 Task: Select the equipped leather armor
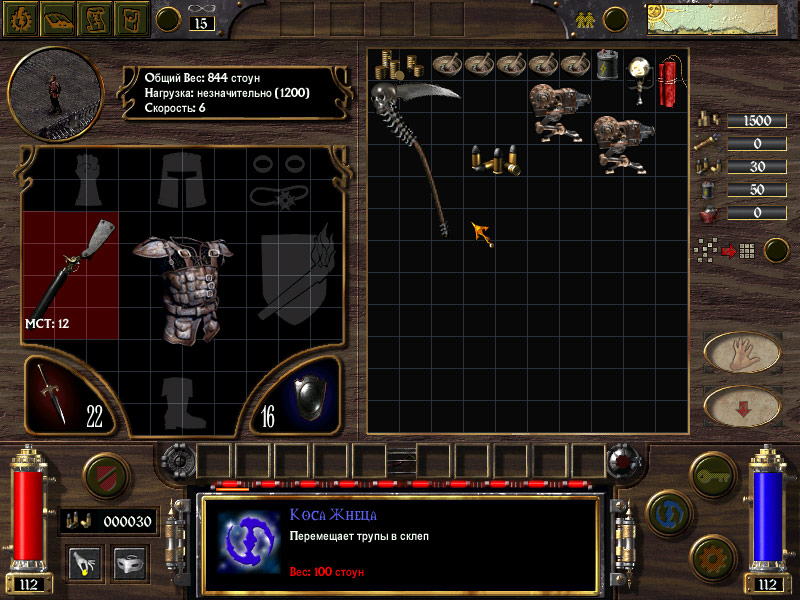pyautogui.click(x=182, y=290)
